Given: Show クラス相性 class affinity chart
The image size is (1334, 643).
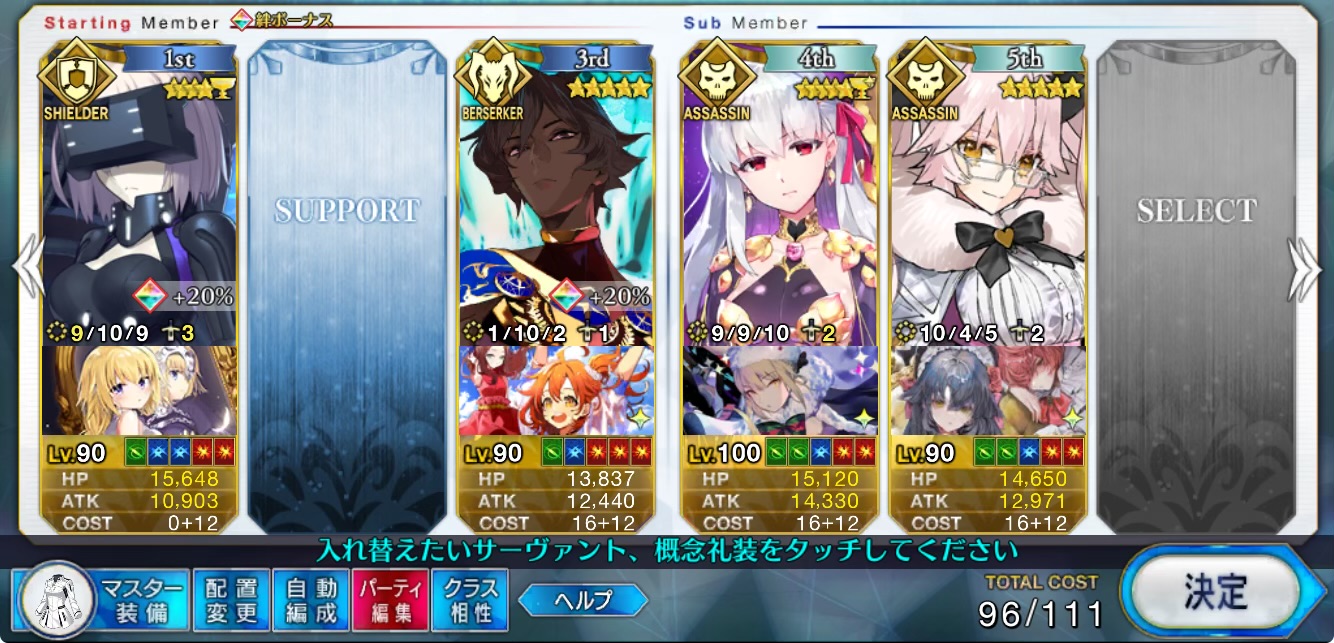Looking at the screenshot, I should pos(470,600).
